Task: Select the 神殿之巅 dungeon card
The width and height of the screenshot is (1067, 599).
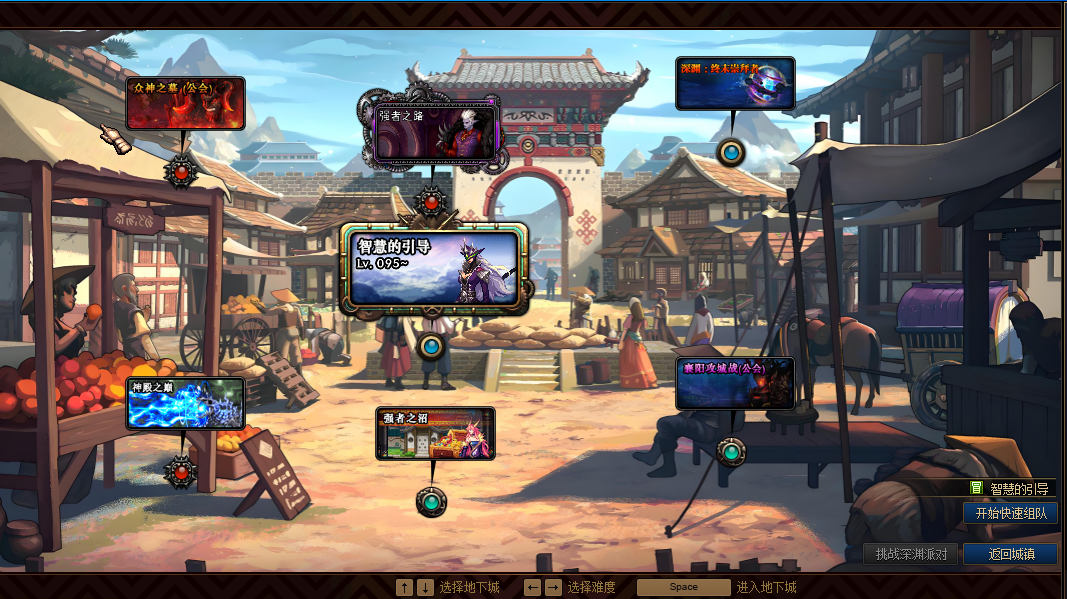Action: click(x=186, y=404)
